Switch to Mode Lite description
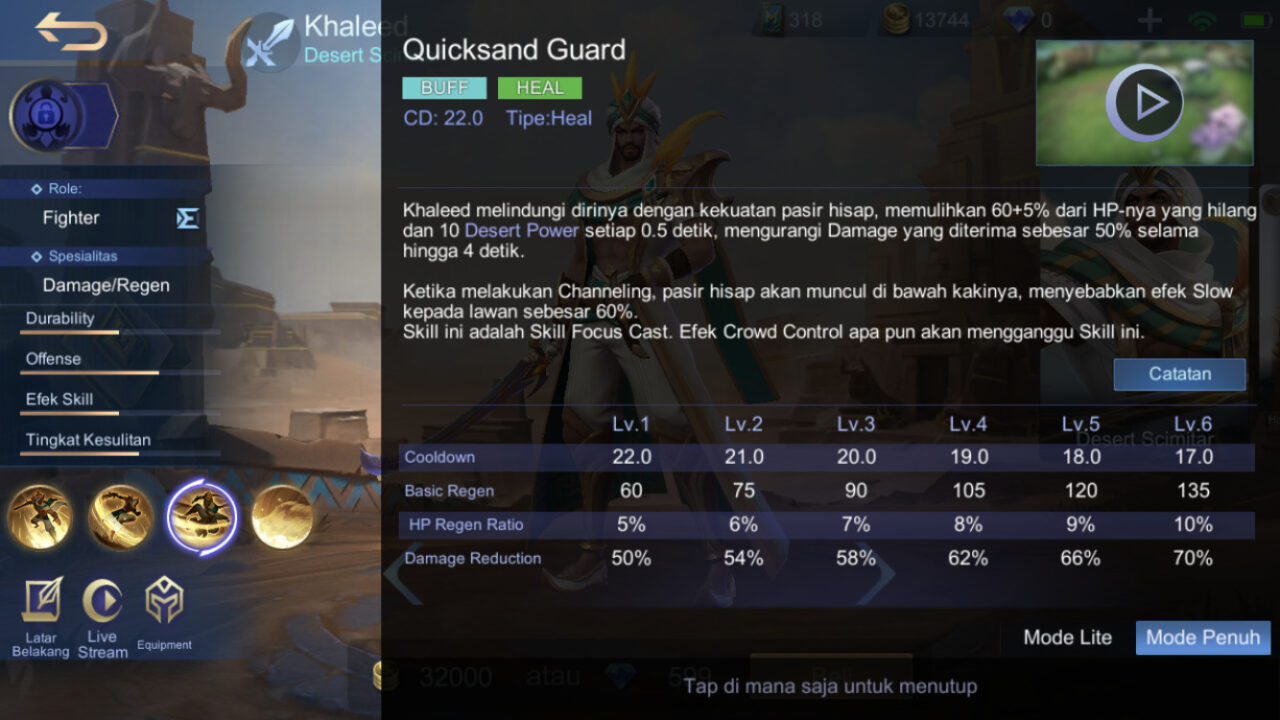The height and width of the screenshot is (720, 1280). coord(1067,638)
